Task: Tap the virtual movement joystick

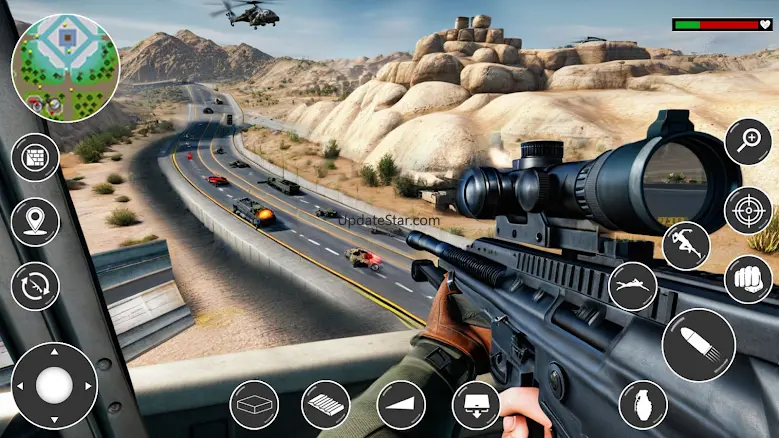Action: 54,385
